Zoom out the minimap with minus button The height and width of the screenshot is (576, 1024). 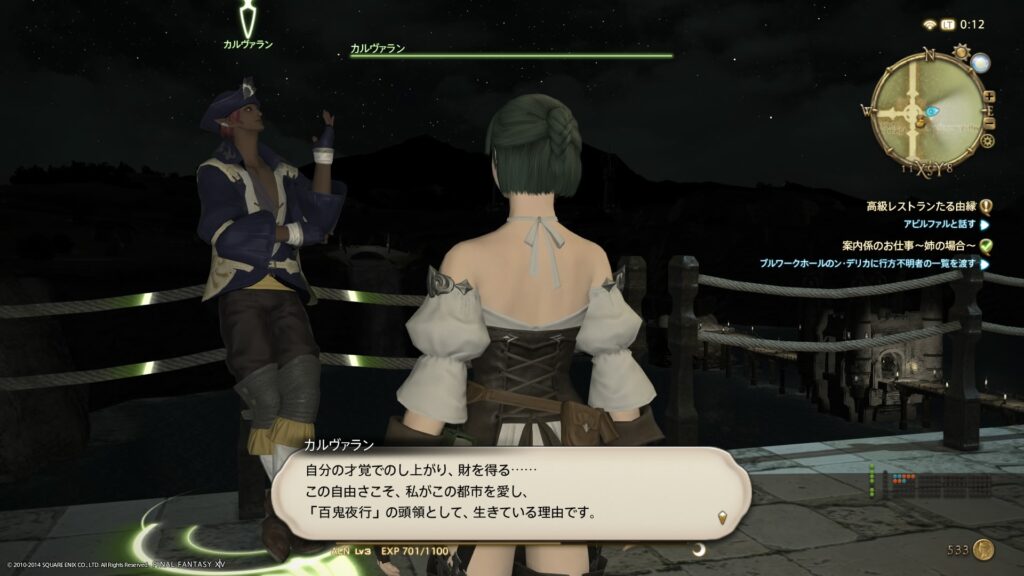pos(990,124)
